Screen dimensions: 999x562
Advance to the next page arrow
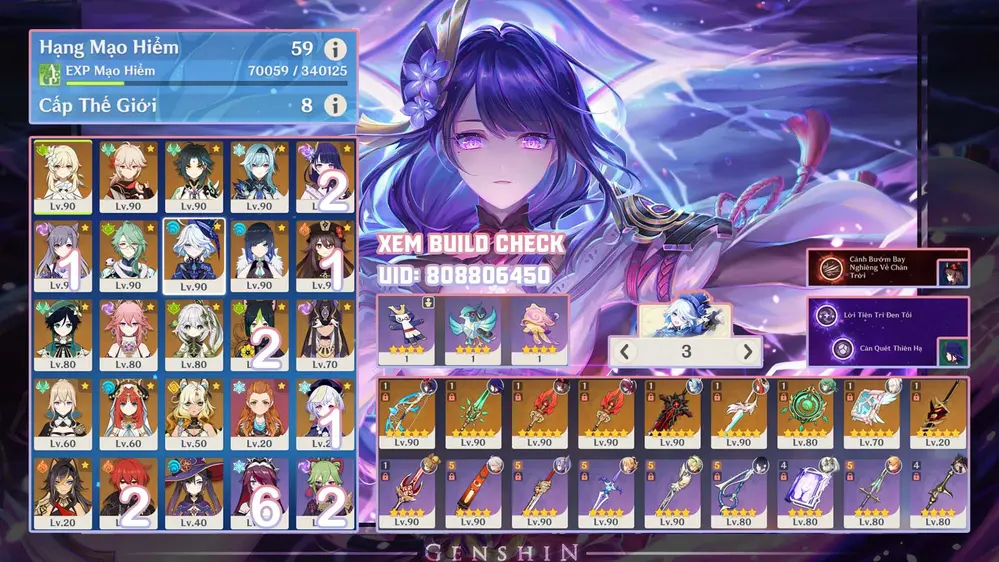pos(746,352)
